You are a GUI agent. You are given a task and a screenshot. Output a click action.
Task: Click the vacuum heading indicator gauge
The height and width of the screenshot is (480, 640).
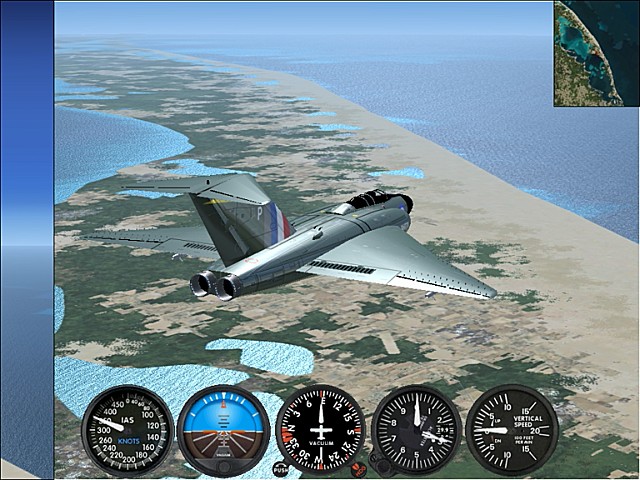tap(320, 430)
